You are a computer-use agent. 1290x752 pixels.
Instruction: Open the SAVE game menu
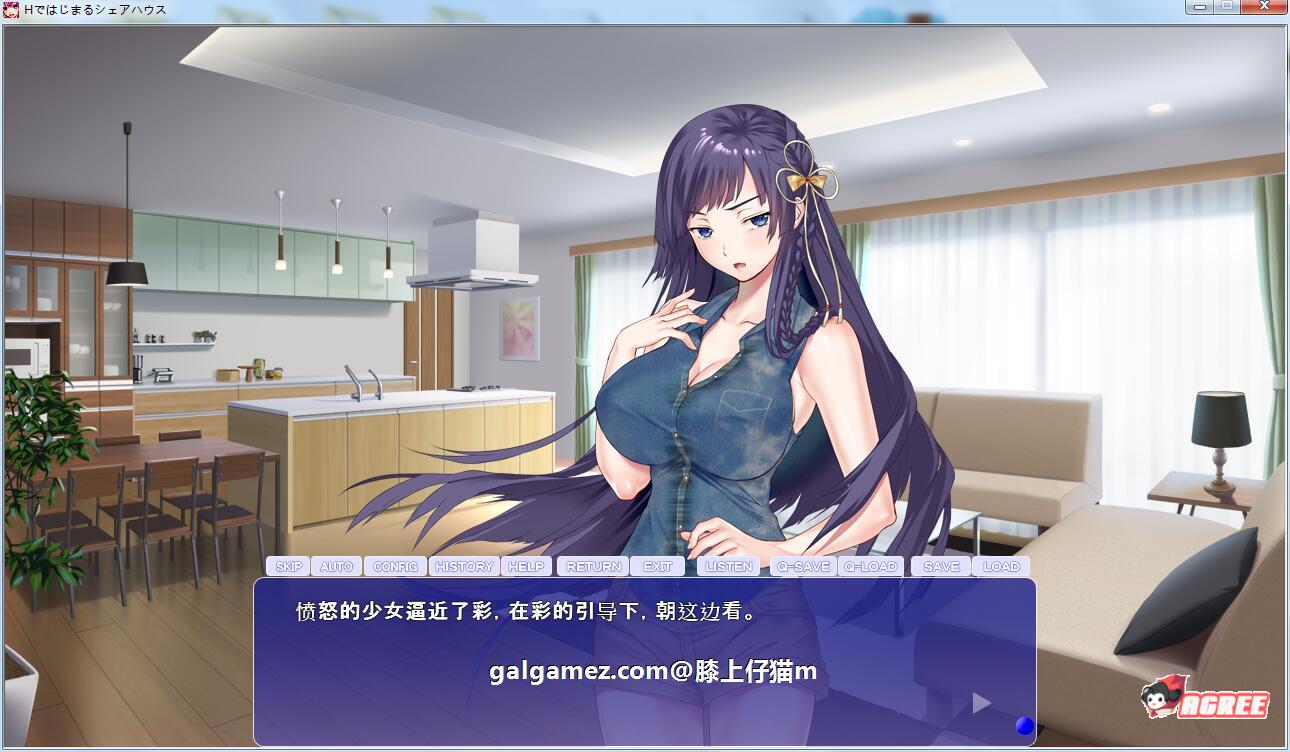coord(940,566)
